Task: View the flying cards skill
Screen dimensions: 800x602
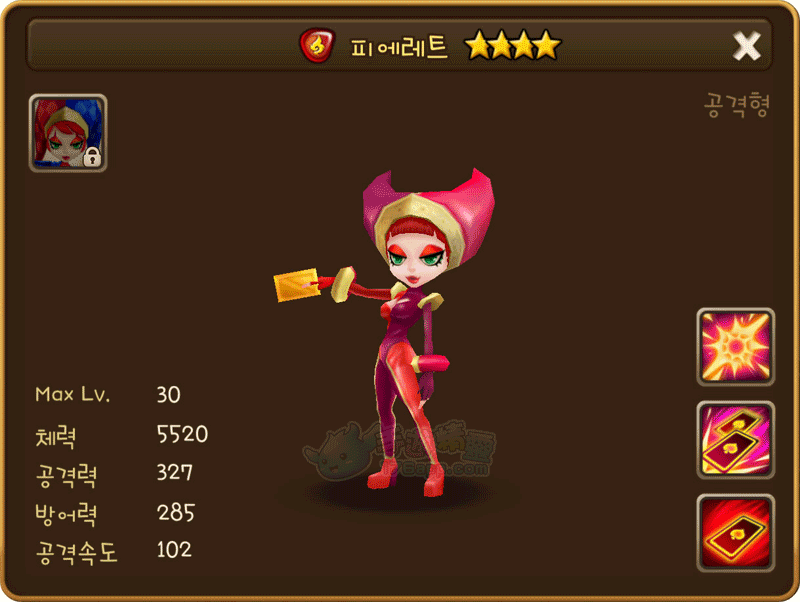Action: click(x=735, y=440)
